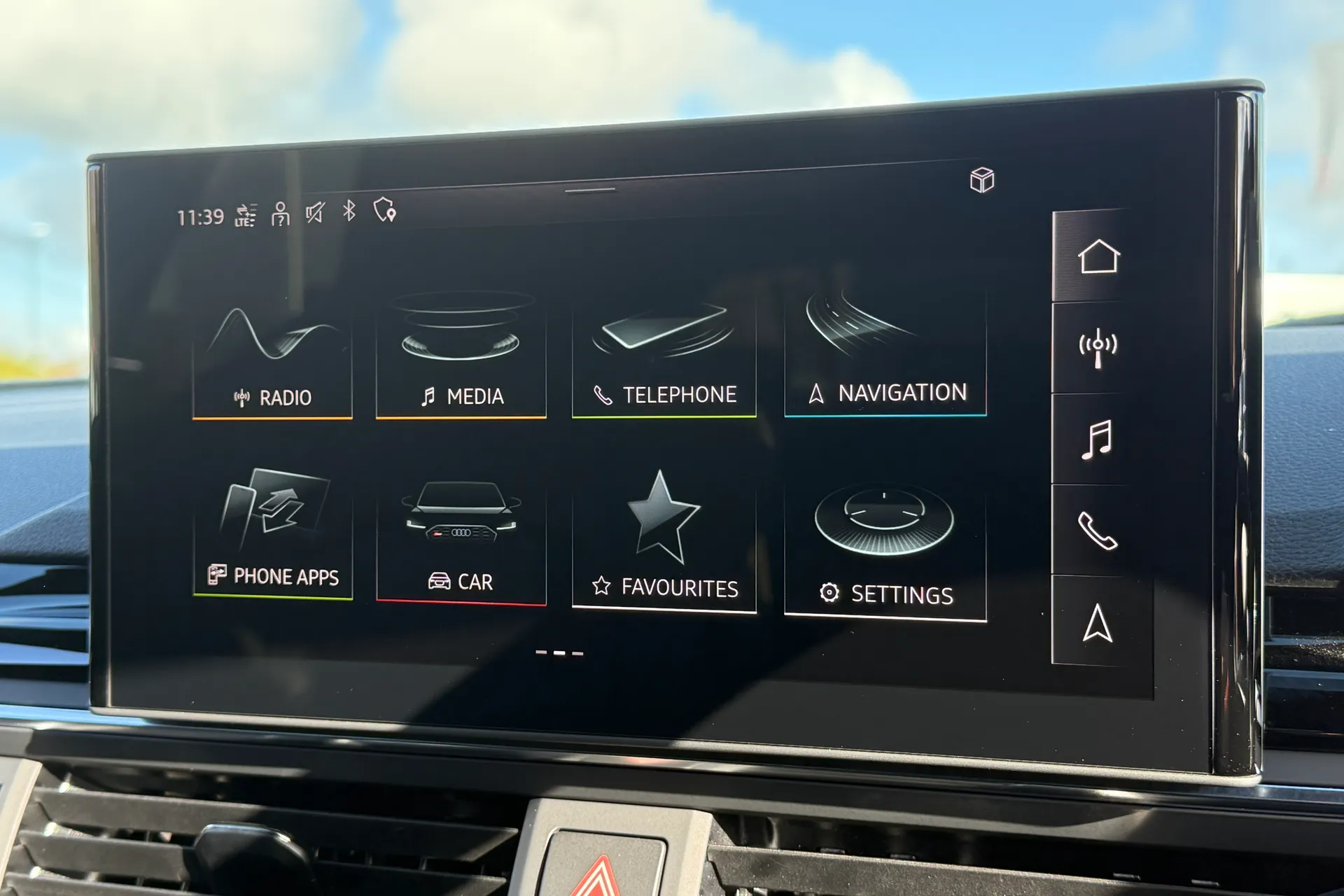The height and width of the screenshot is (896, 1344).
Task: Tap the clock showing 11:39
Action: (x=199, y=216)
